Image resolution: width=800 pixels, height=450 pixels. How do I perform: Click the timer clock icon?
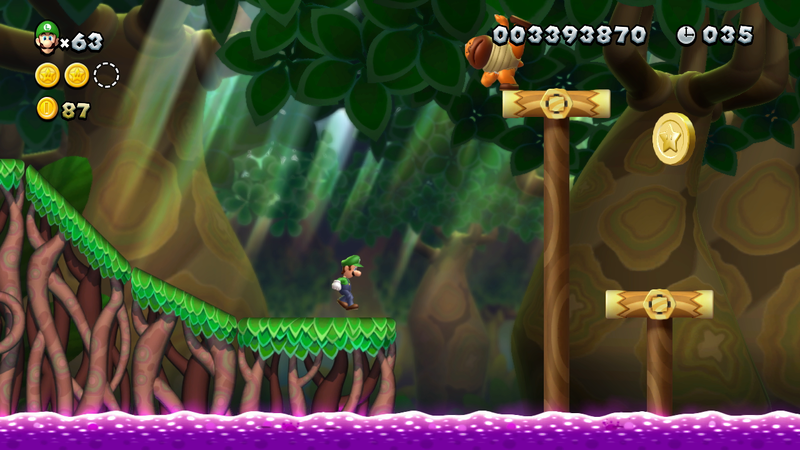pos(686,35)
